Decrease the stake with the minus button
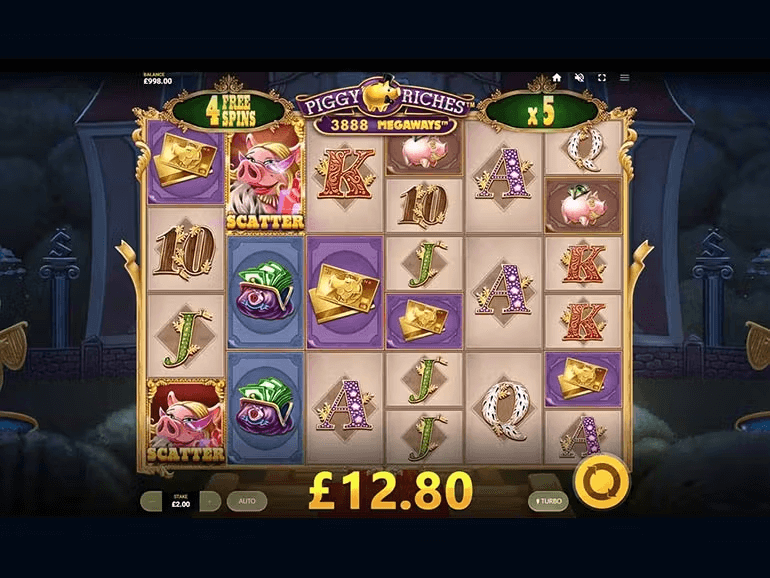The height and width of the screenshot is (578, 770). (x=151, y=501)
